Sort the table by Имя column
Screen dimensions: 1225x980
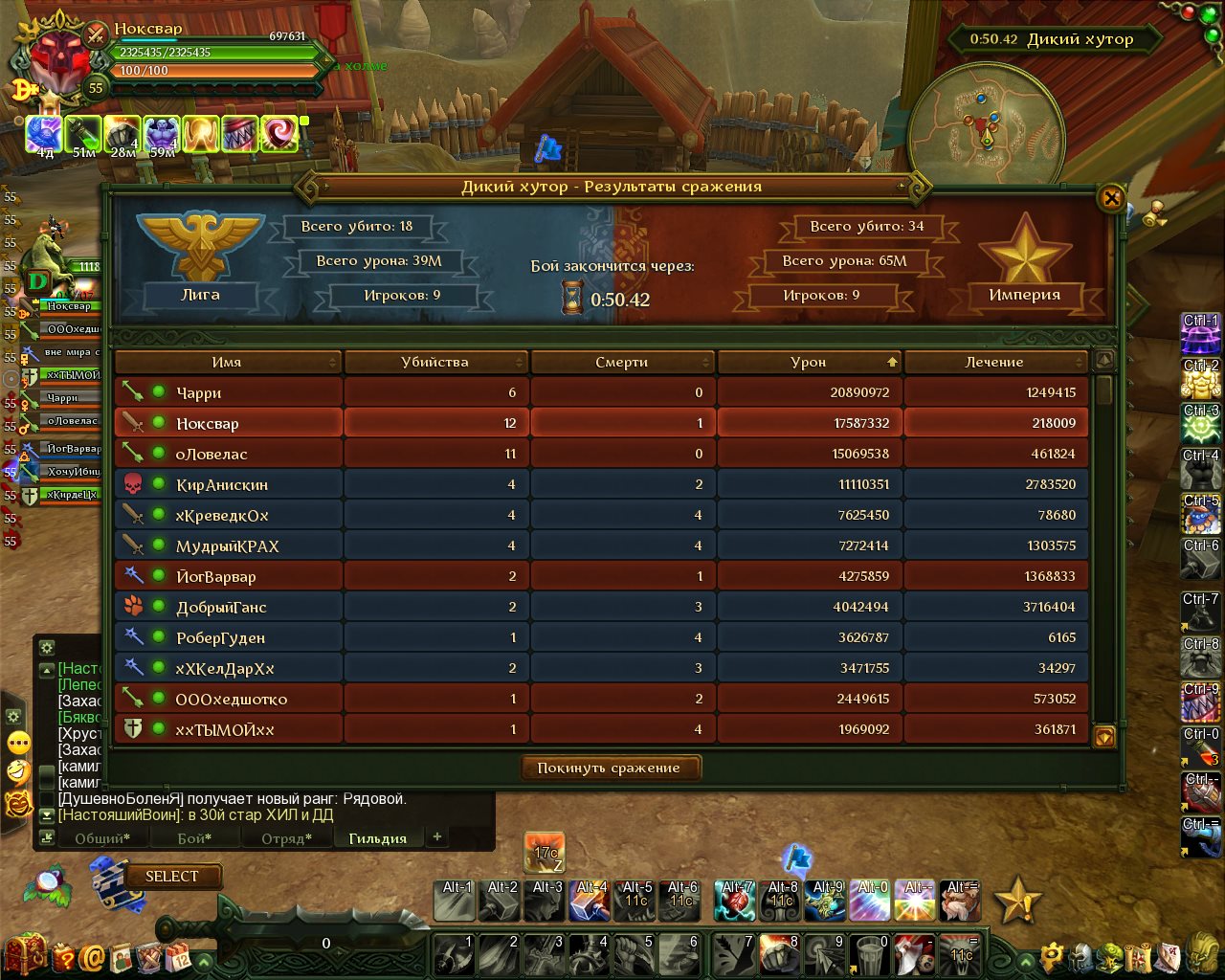coord(228,362)
